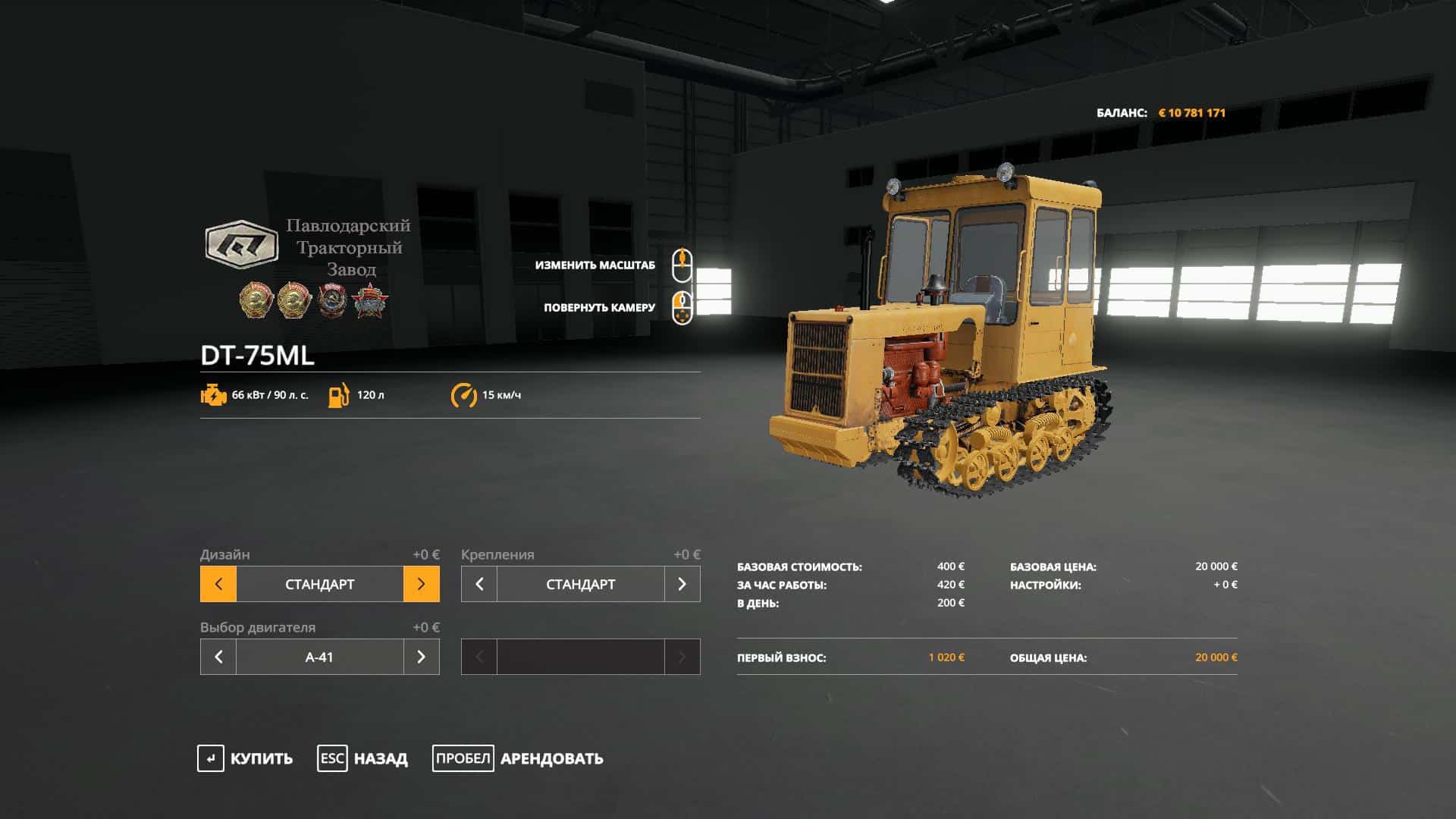Choose next engine after A-41
The width and height of the screenshot is (1456, 819).
point(422,657)
